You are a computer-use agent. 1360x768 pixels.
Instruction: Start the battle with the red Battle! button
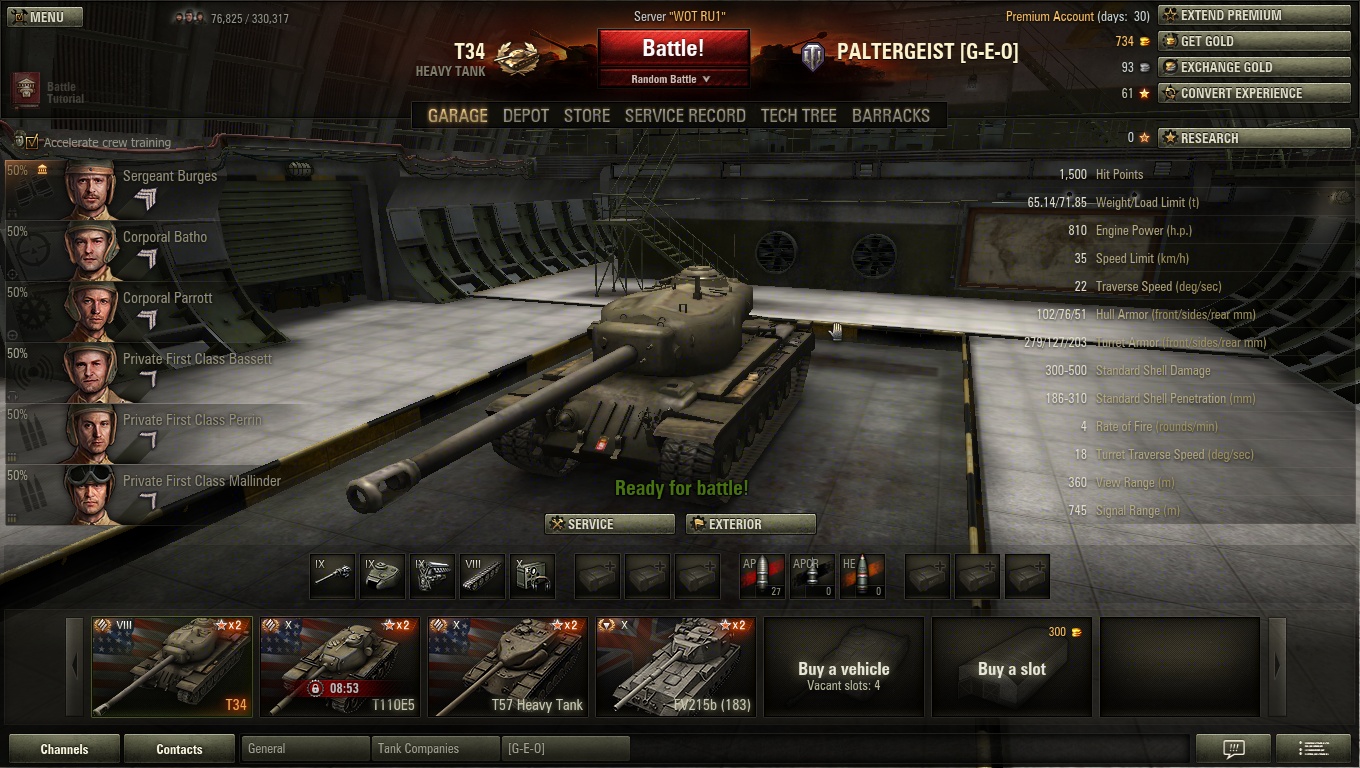[x=673, y=48]
